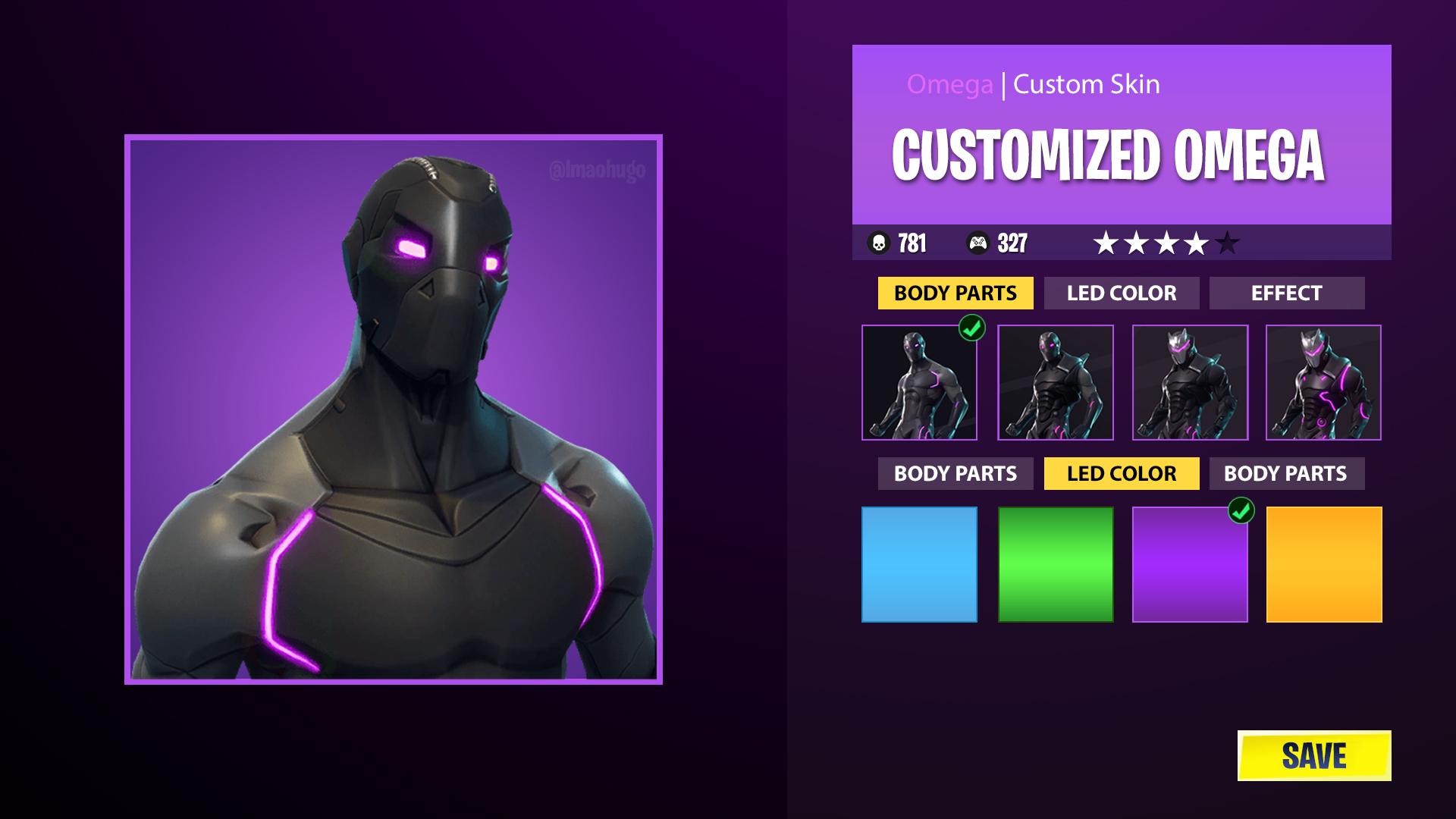Click the active BODY PARTS tab
Screen dimensions: 1456x819
pos(955,293)
